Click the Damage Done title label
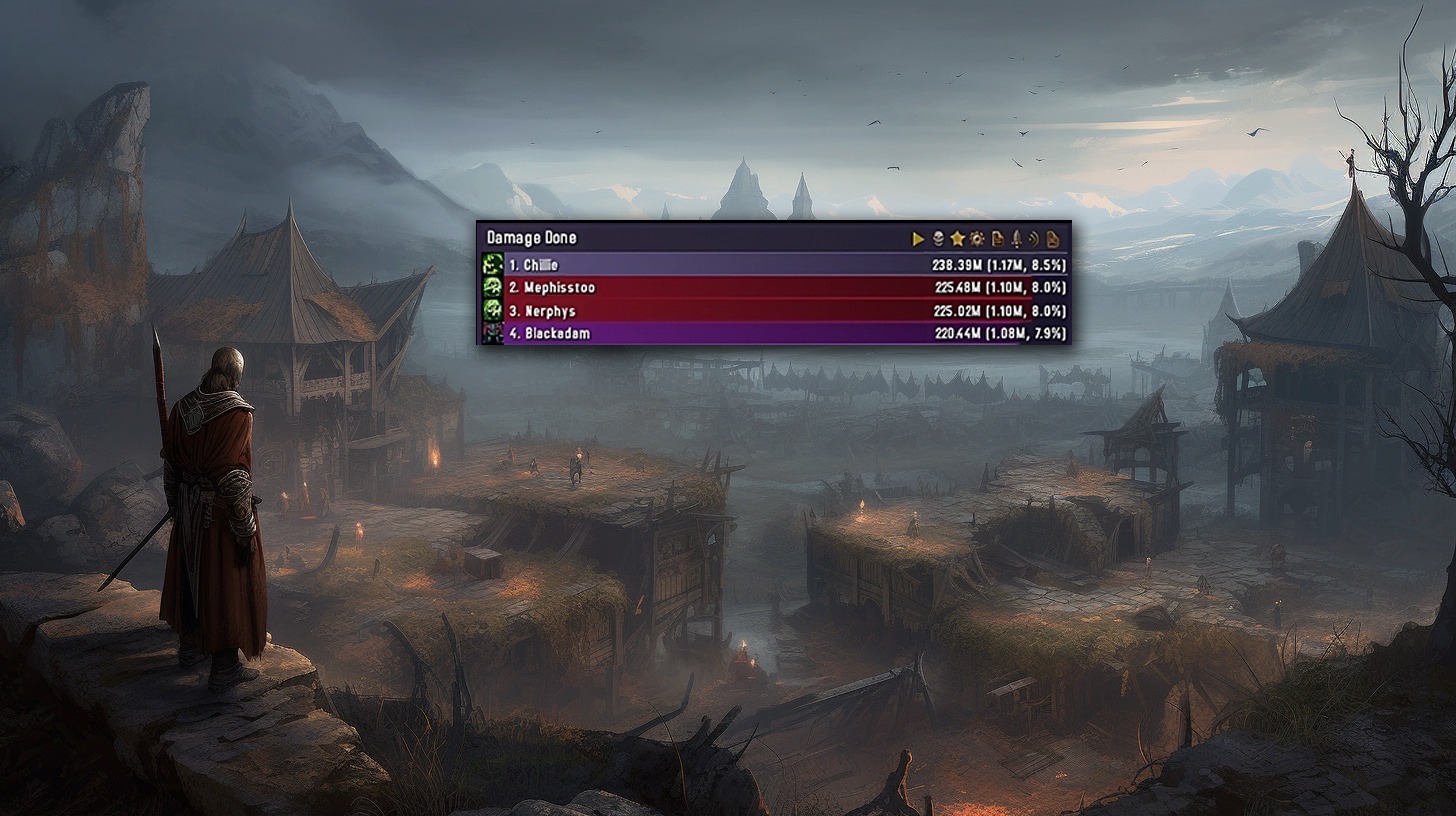Image resolution: width=1456 pixels, height=816 pixels. click(532, 238)
